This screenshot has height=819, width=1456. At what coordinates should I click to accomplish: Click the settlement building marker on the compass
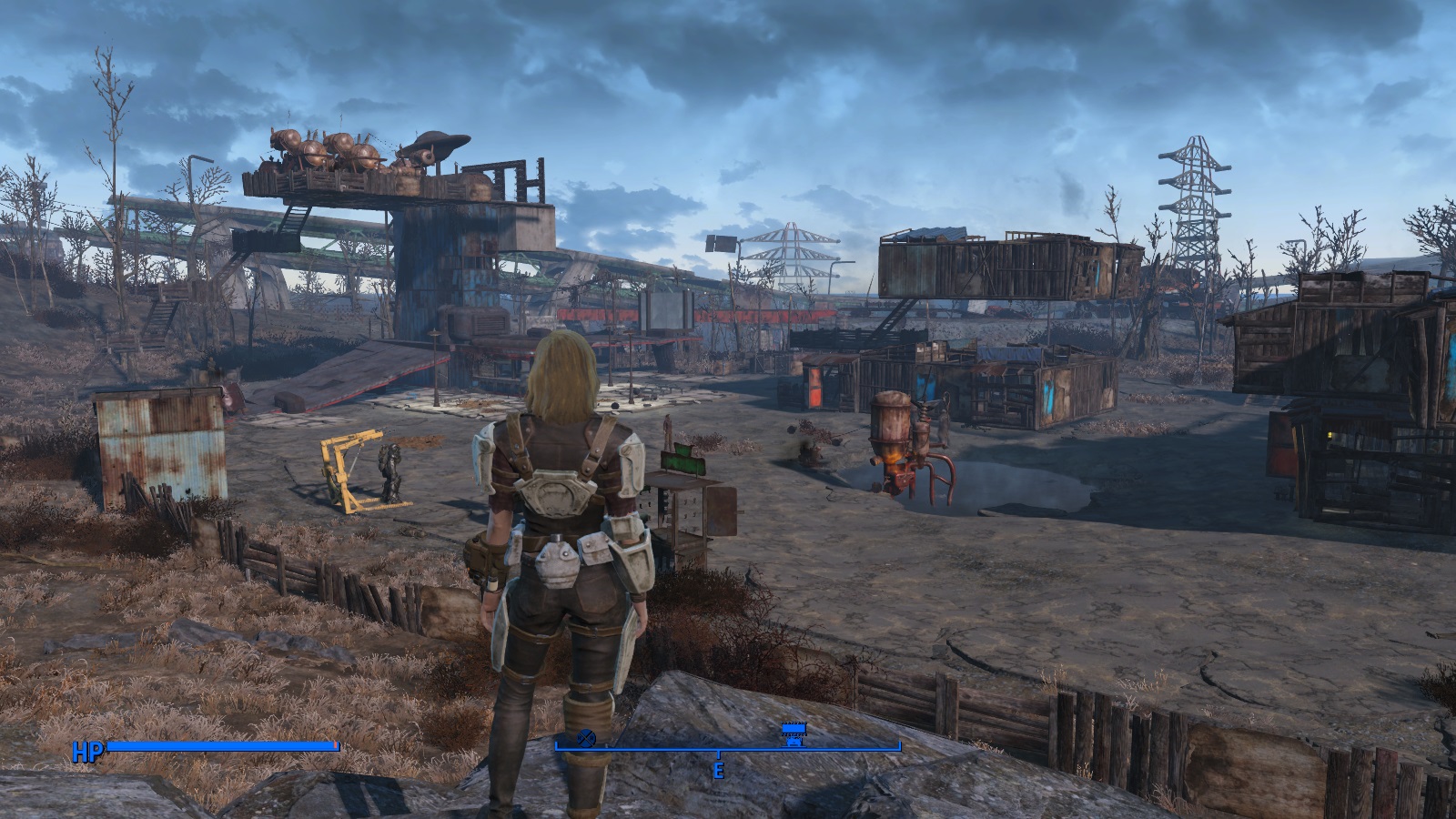(x=794, y=727)
